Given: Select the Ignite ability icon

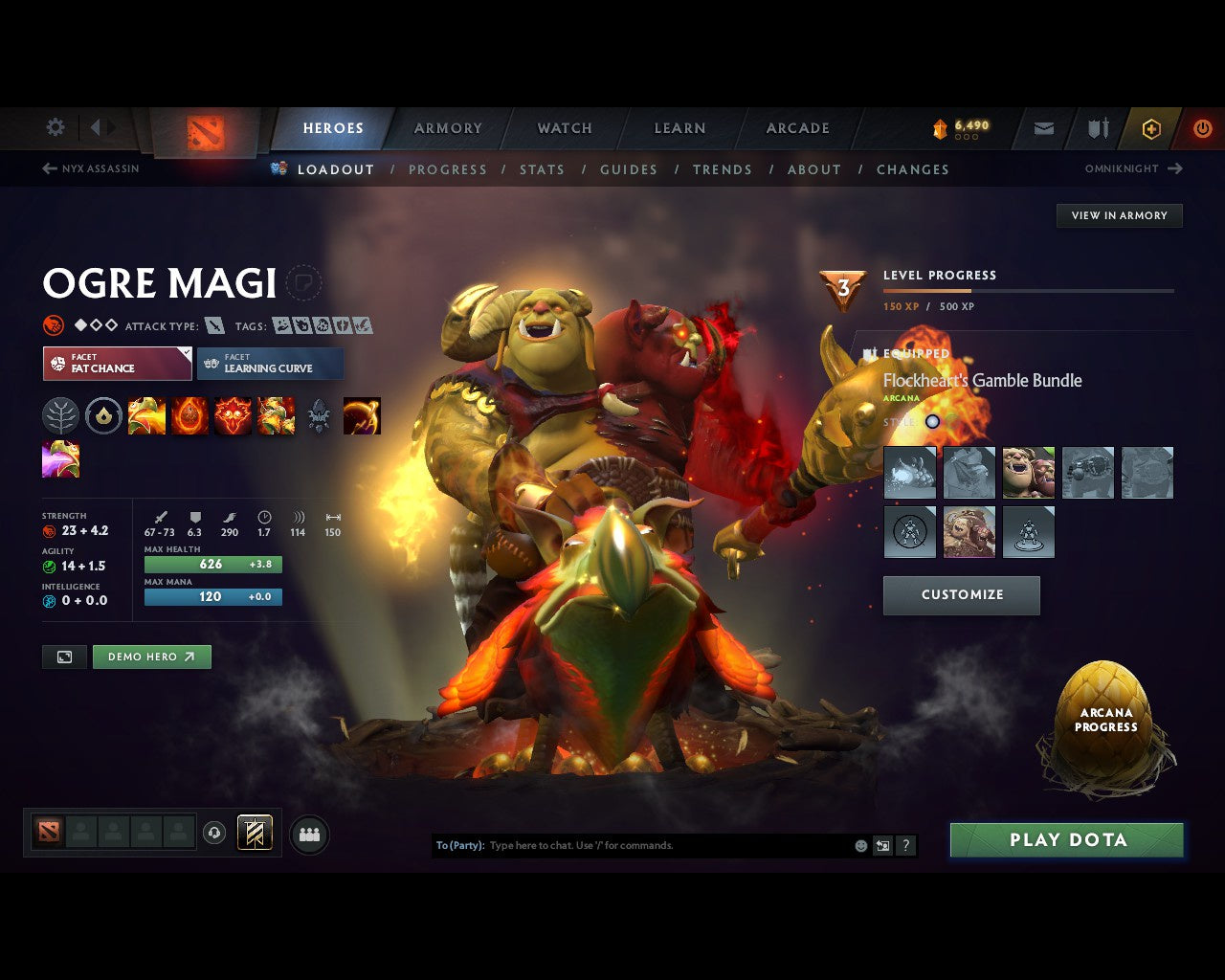Looking at the screenshot, I should 189,415.
